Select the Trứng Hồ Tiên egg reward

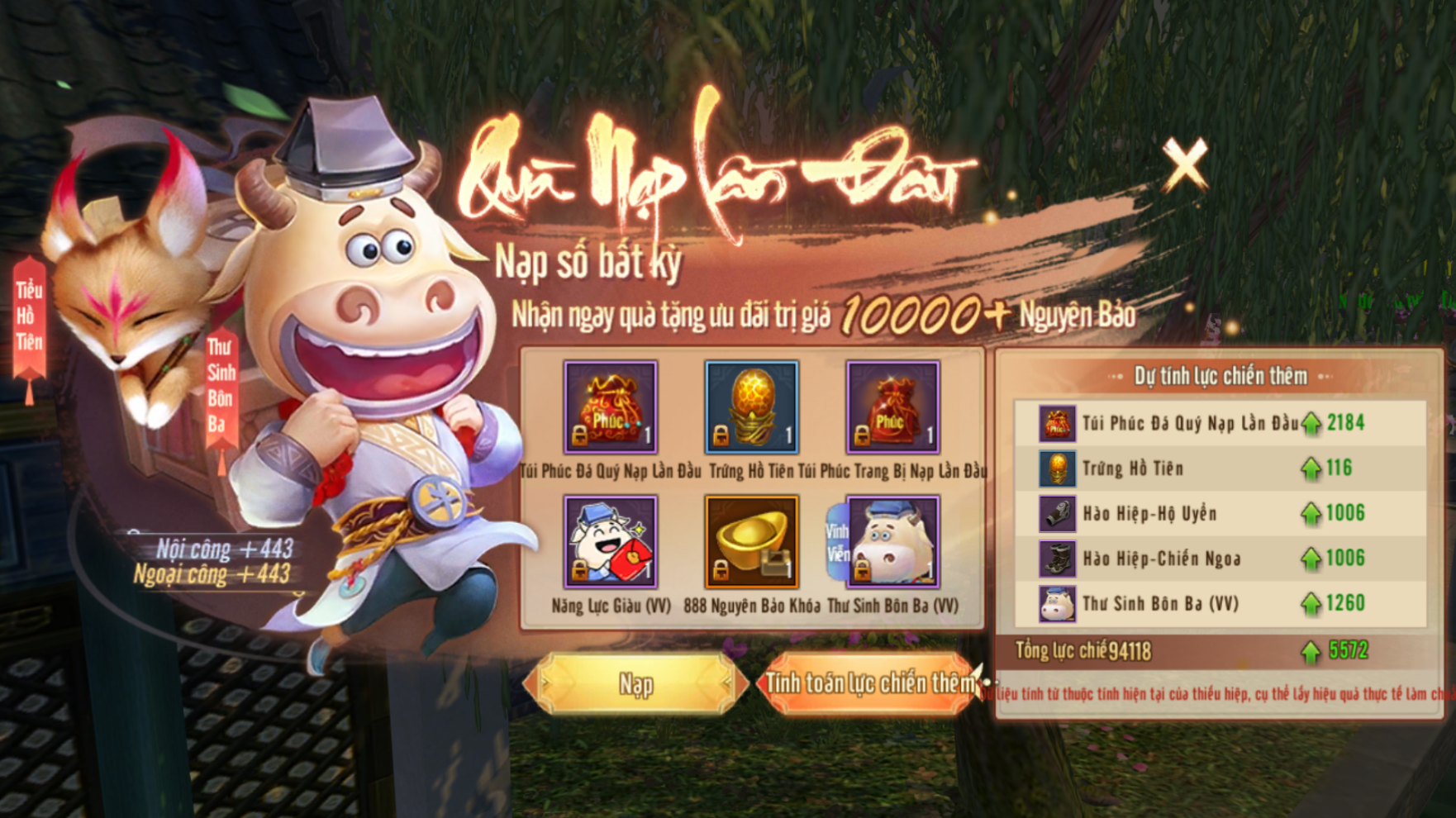pyautogui.click(x=751, y=407)
